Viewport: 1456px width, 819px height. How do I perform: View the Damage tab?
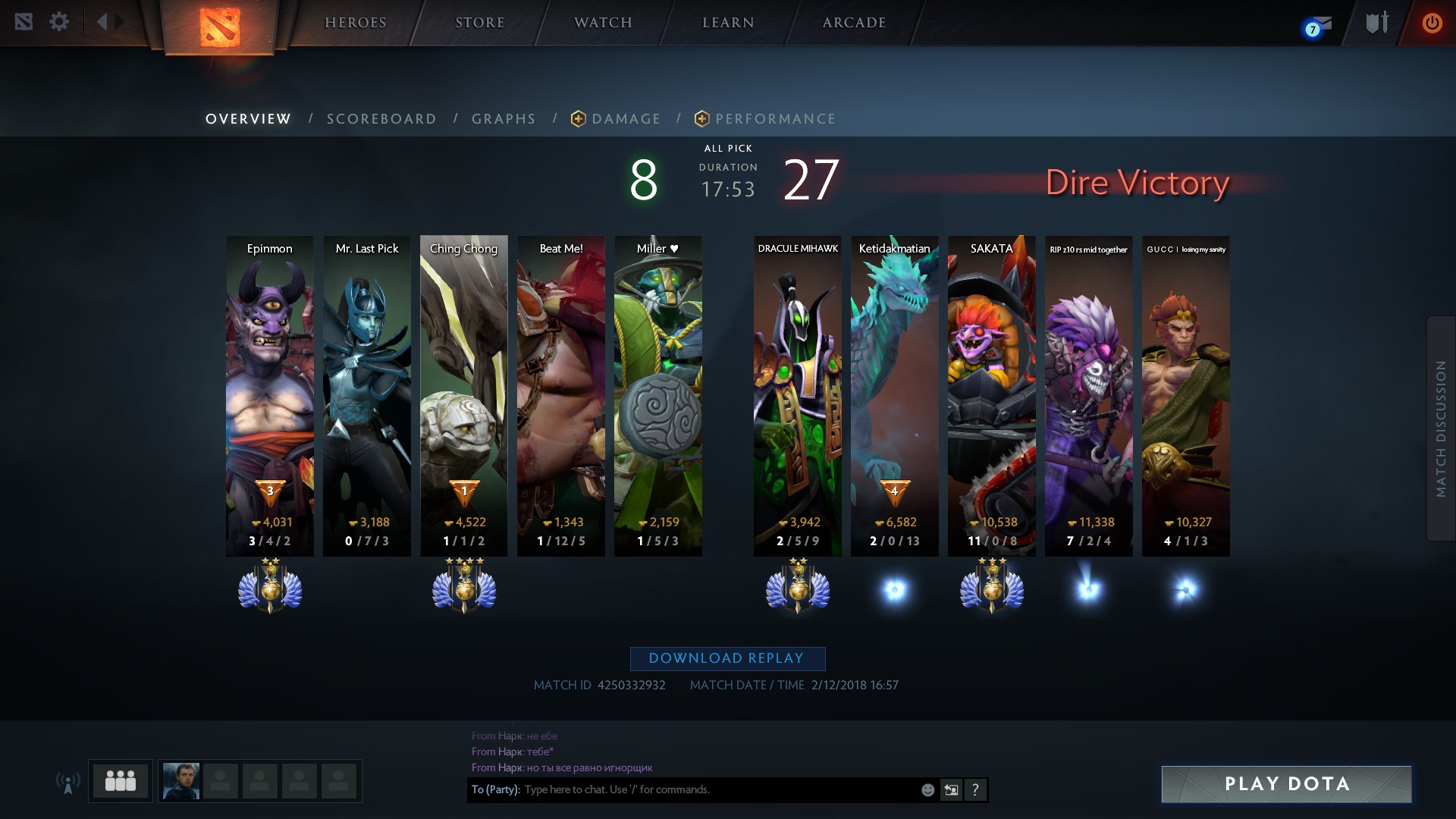625,119
